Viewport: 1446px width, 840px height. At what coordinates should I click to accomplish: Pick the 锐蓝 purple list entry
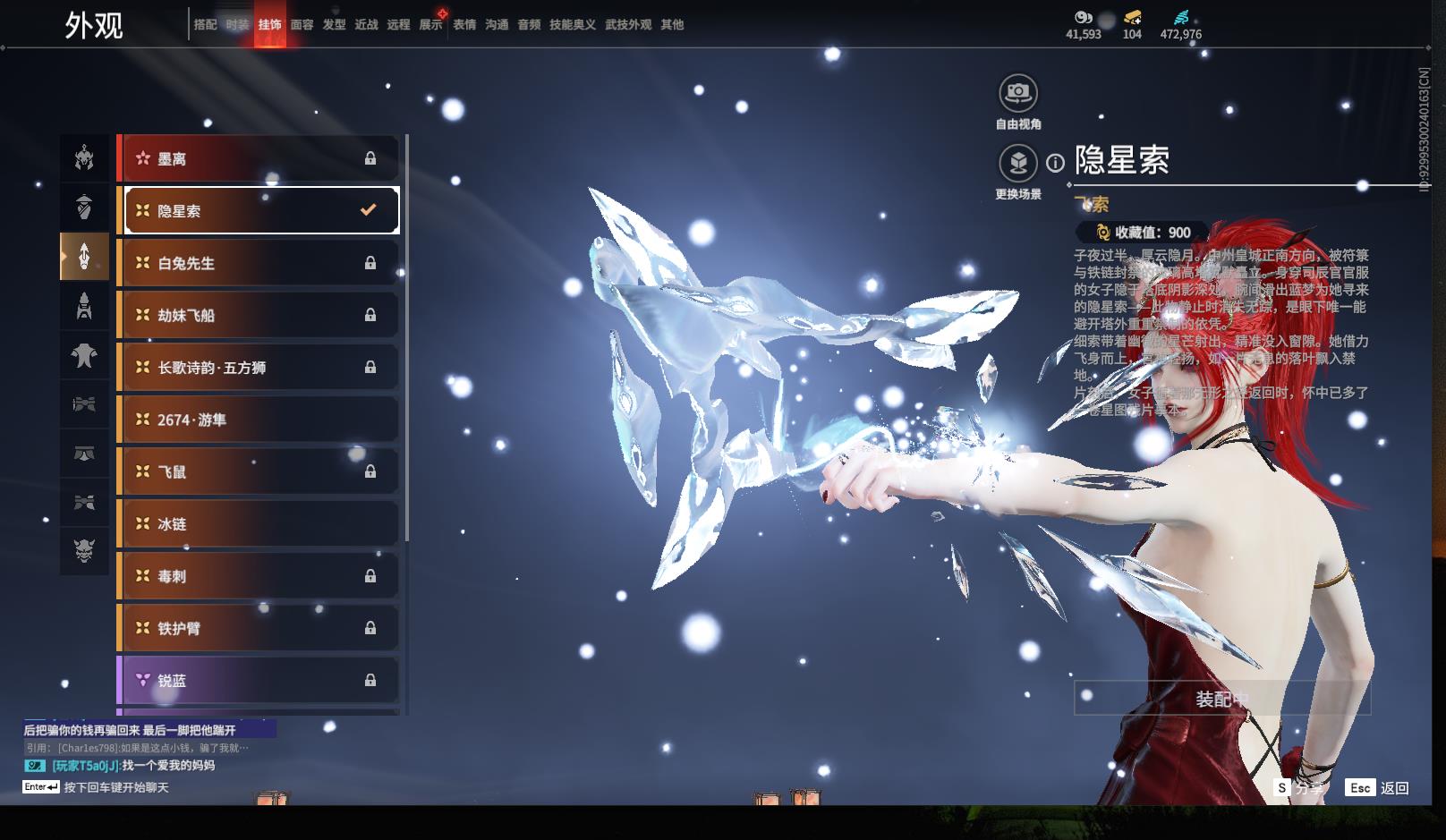pos(259,681)
